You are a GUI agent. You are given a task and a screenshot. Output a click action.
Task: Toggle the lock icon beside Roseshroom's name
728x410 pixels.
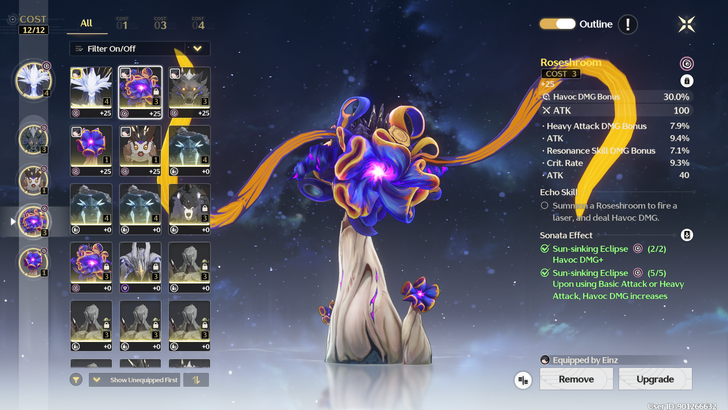(x=687, y=80)
